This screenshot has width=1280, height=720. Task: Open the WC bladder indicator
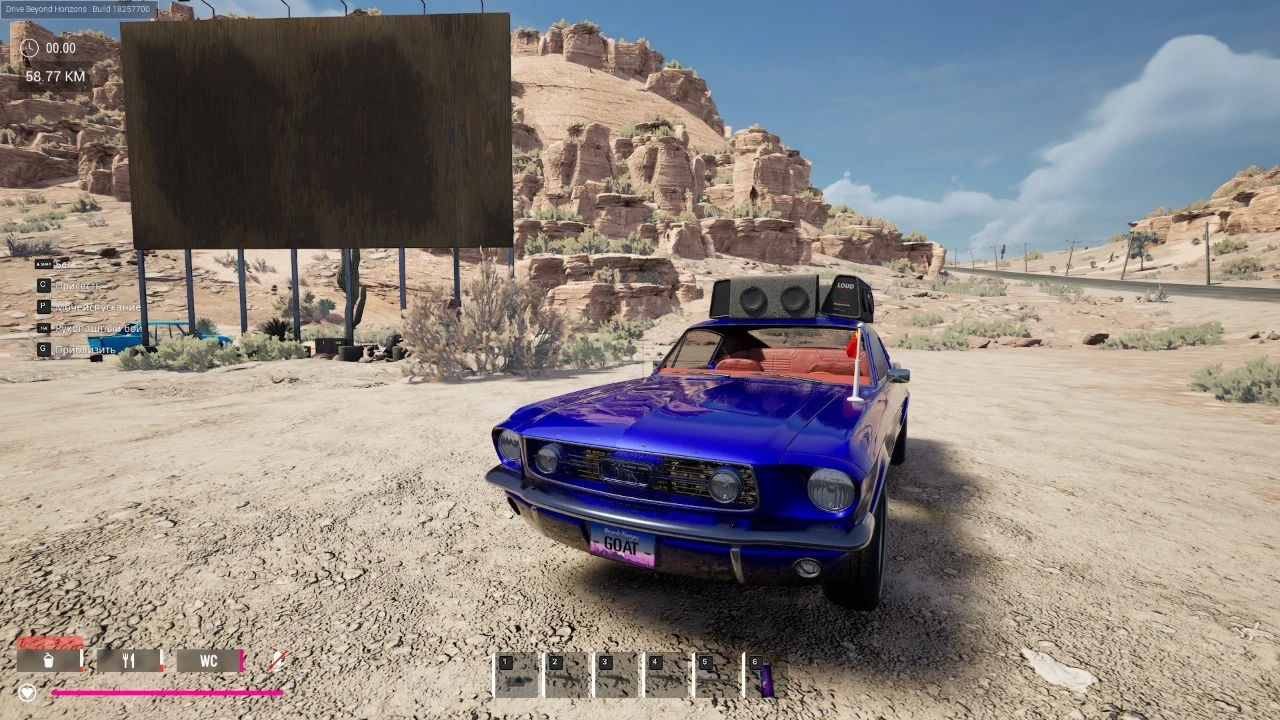[x=208, y=661]
